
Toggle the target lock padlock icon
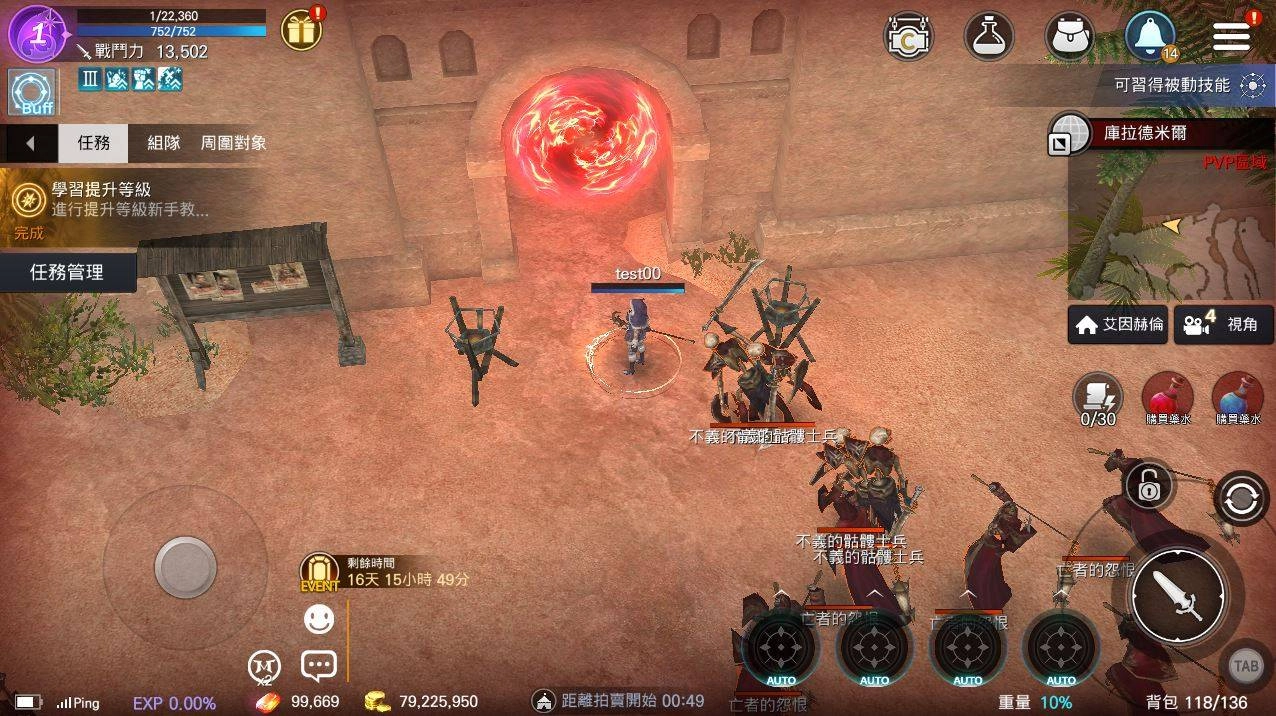pyautogui.click(x=1148, y=487)
